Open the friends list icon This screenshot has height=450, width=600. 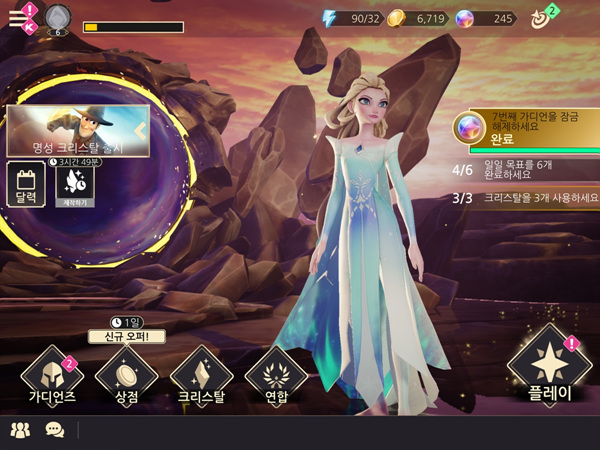(x=20, y=430)
